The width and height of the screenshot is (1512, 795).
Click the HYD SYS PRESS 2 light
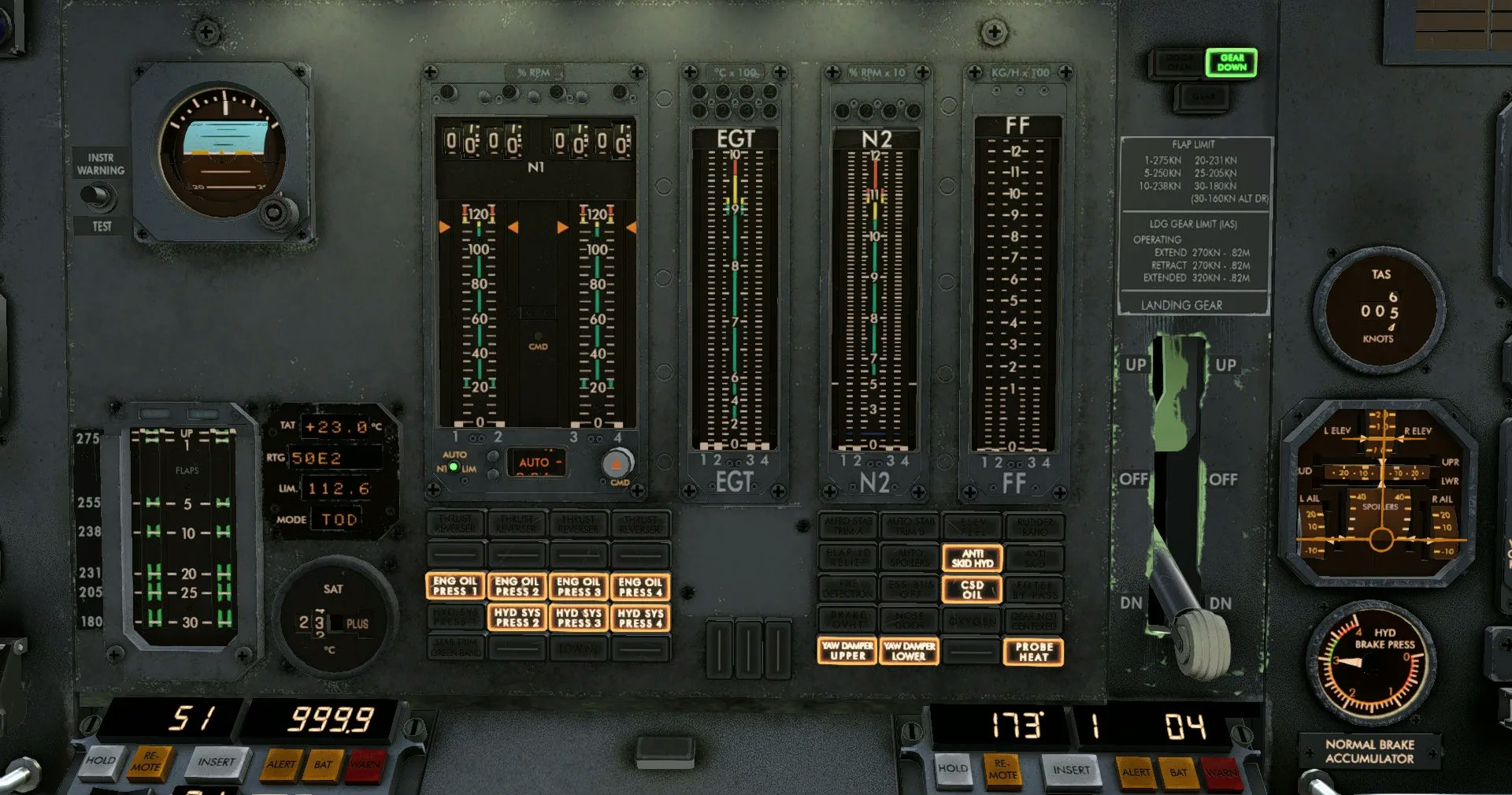pos(517,618)
